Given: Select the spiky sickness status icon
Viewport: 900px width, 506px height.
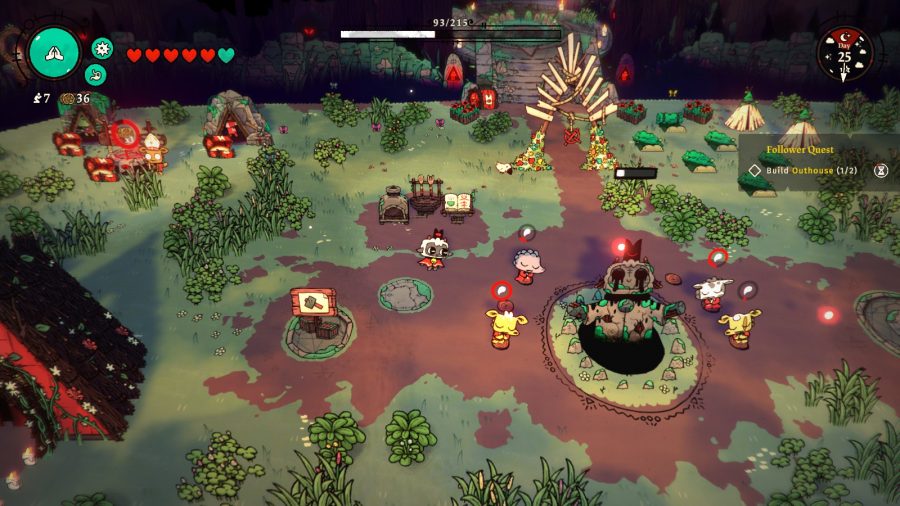Looking at the screenshot, I should click(102, 47).
